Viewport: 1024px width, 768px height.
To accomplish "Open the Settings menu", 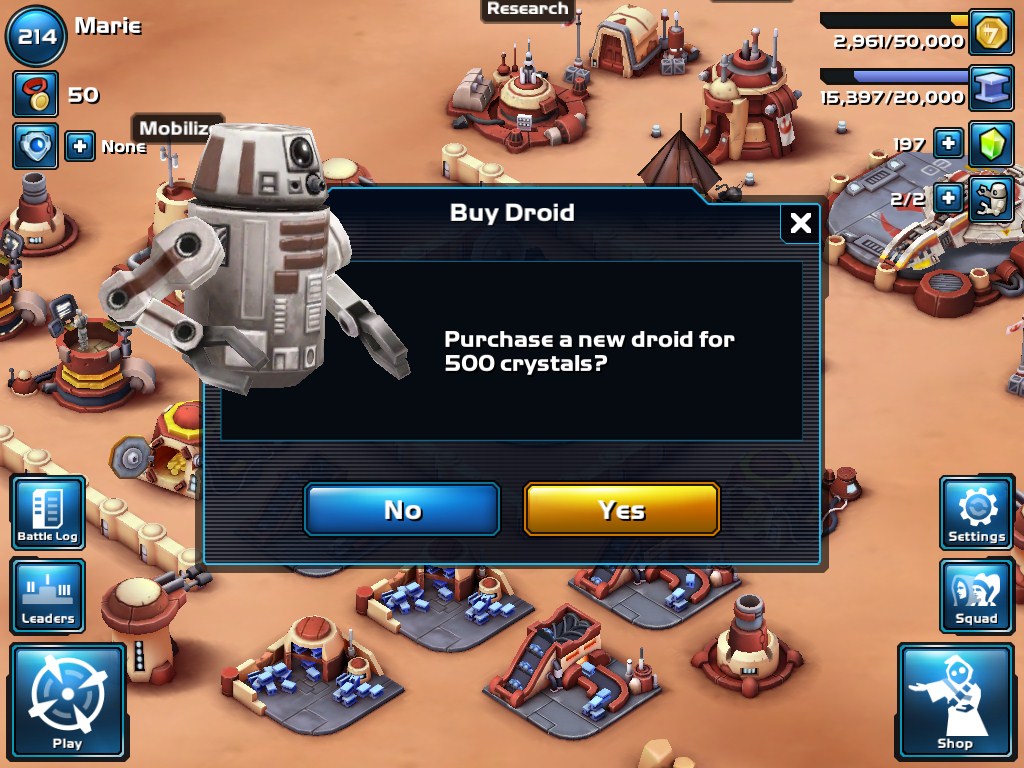I will click(976, 513).
